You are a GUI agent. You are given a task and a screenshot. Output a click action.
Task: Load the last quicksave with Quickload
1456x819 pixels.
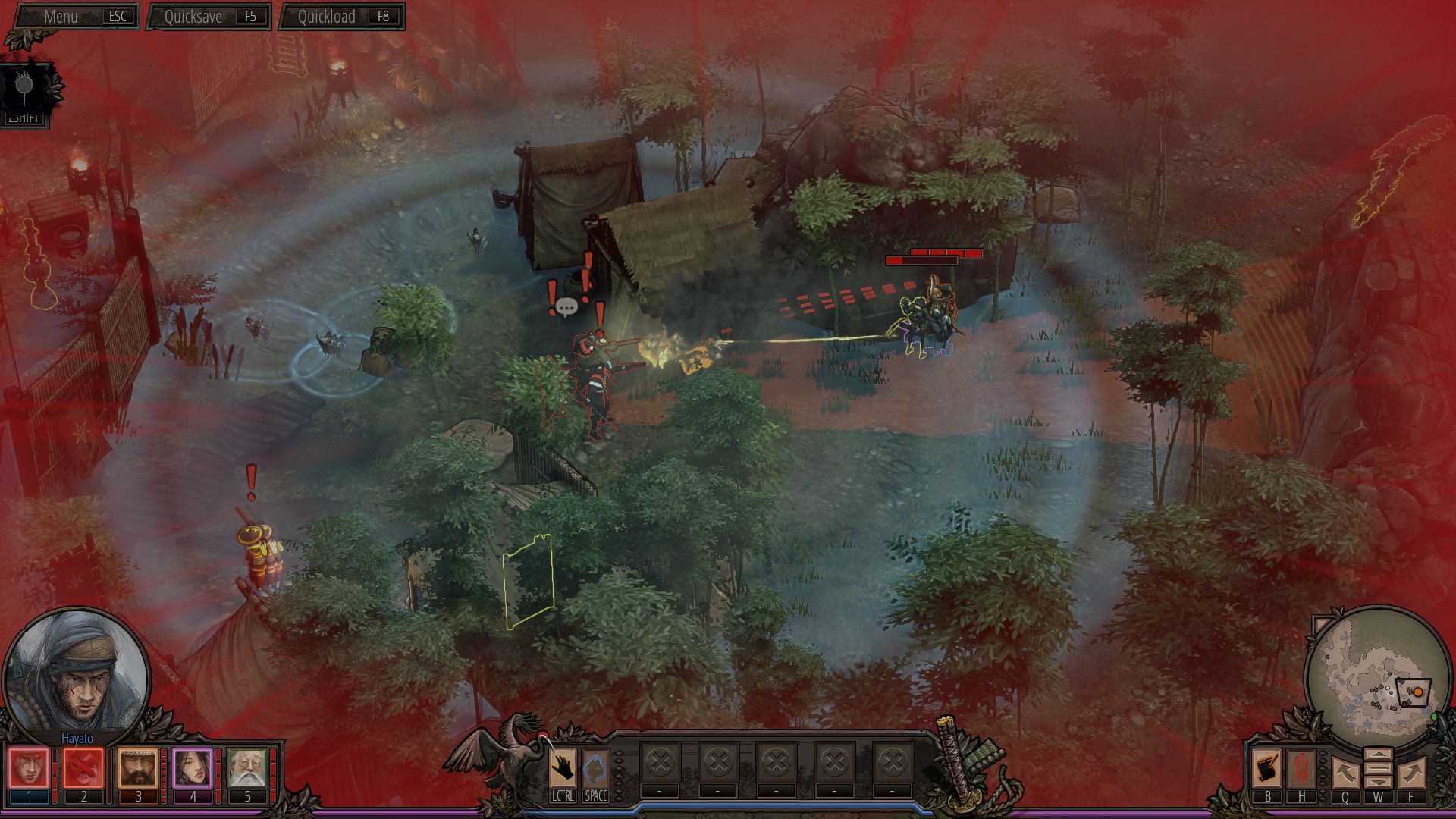pos(342,17)
